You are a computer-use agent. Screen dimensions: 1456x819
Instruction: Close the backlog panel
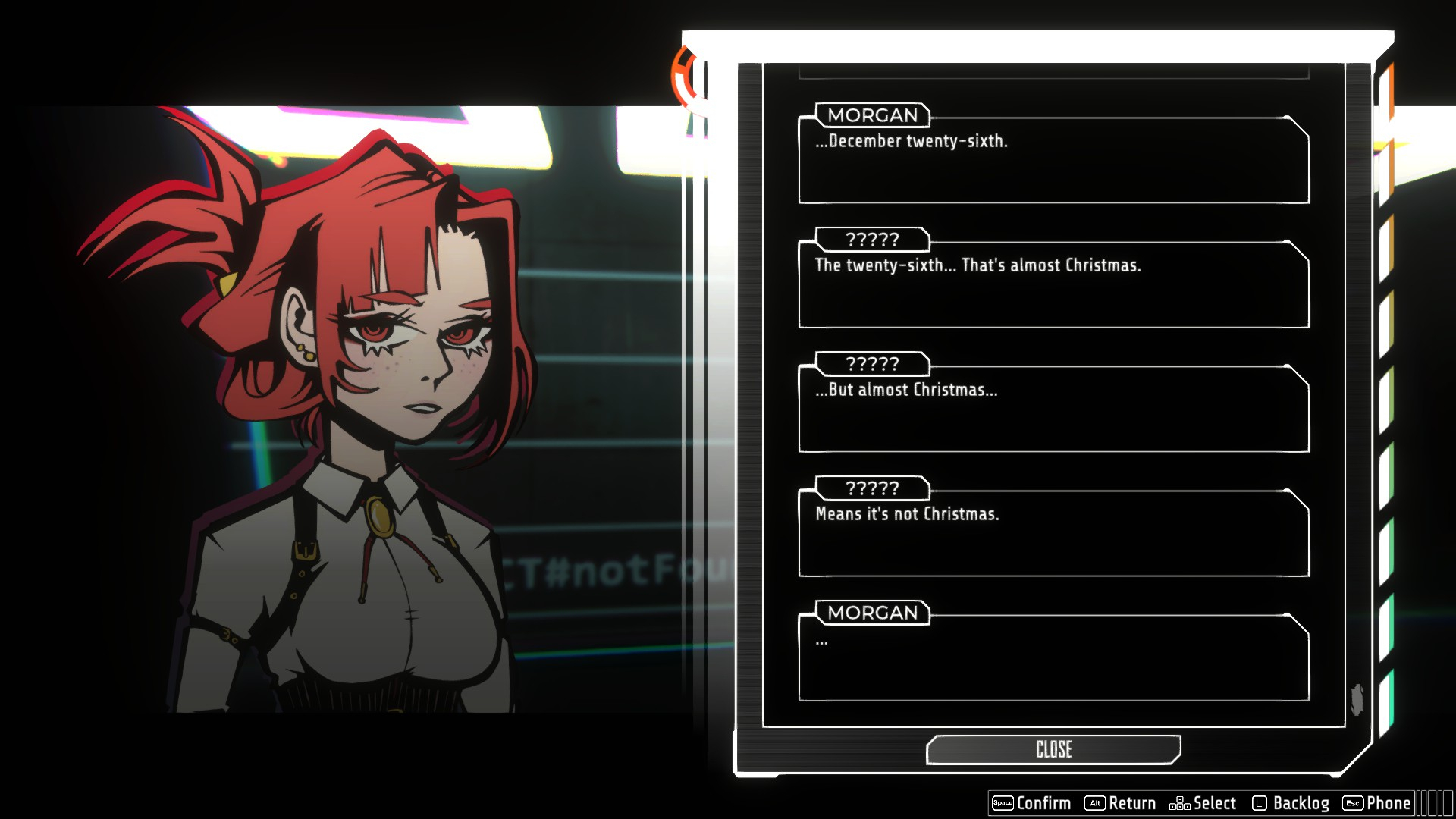click(x=1053, y=749)
